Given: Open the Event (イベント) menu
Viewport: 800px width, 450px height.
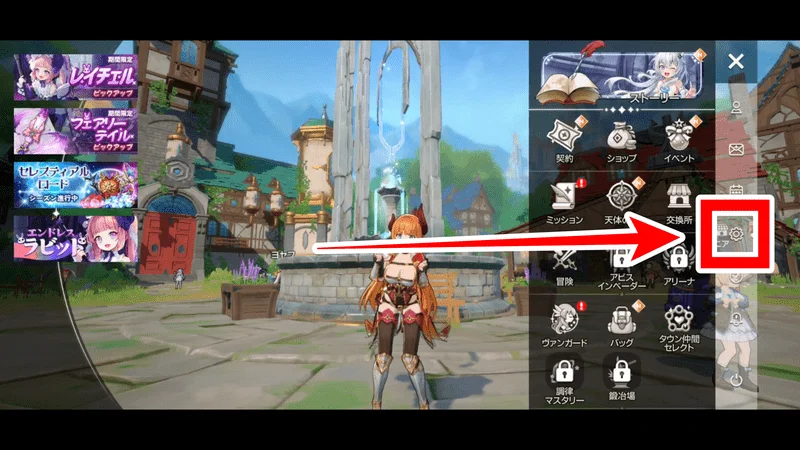Looking at the screenshot, I should pyautogui.click(x=680, y=137).
